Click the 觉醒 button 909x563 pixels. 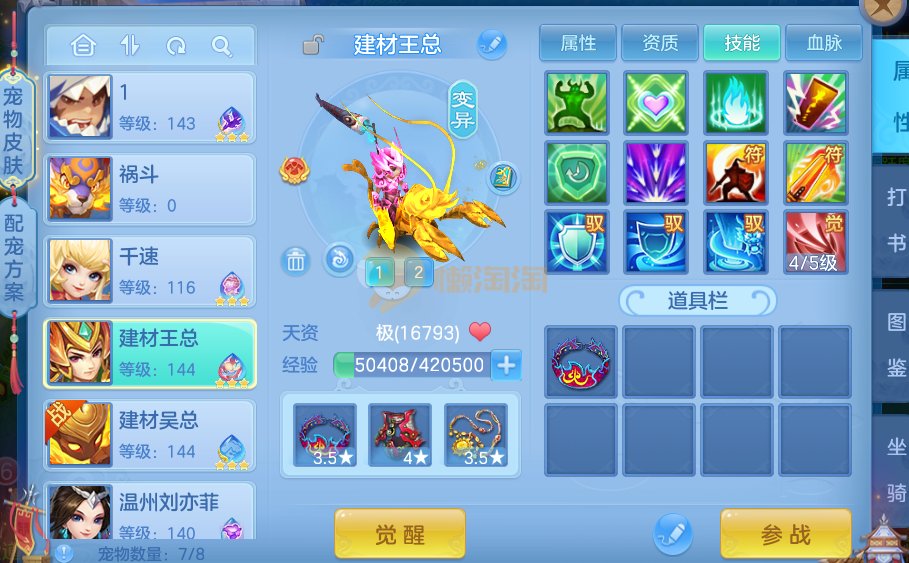click(x=400, y=534)
